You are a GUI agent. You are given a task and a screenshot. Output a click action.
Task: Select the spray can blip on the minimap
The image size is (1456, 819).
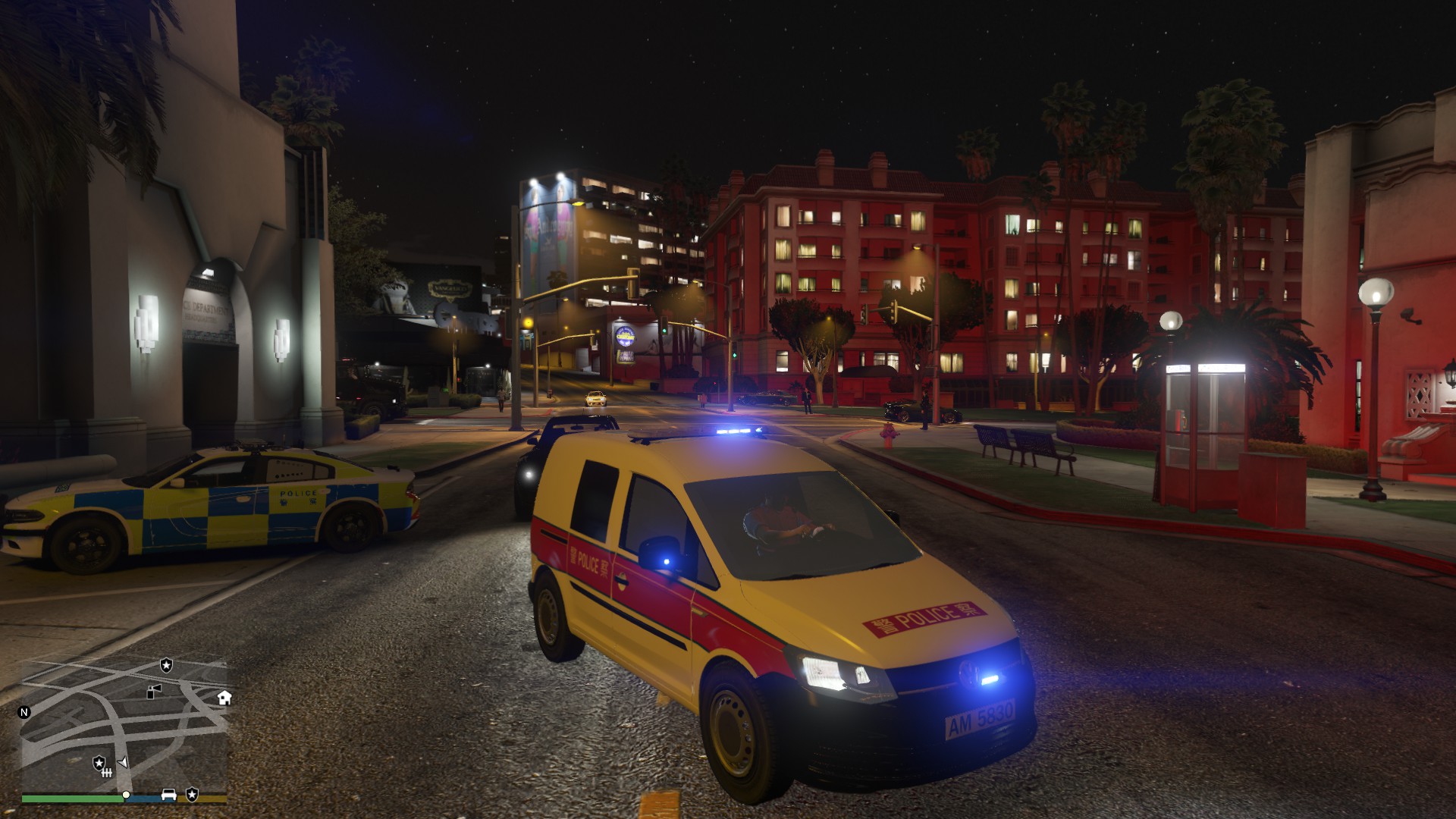tap(154, 691)
